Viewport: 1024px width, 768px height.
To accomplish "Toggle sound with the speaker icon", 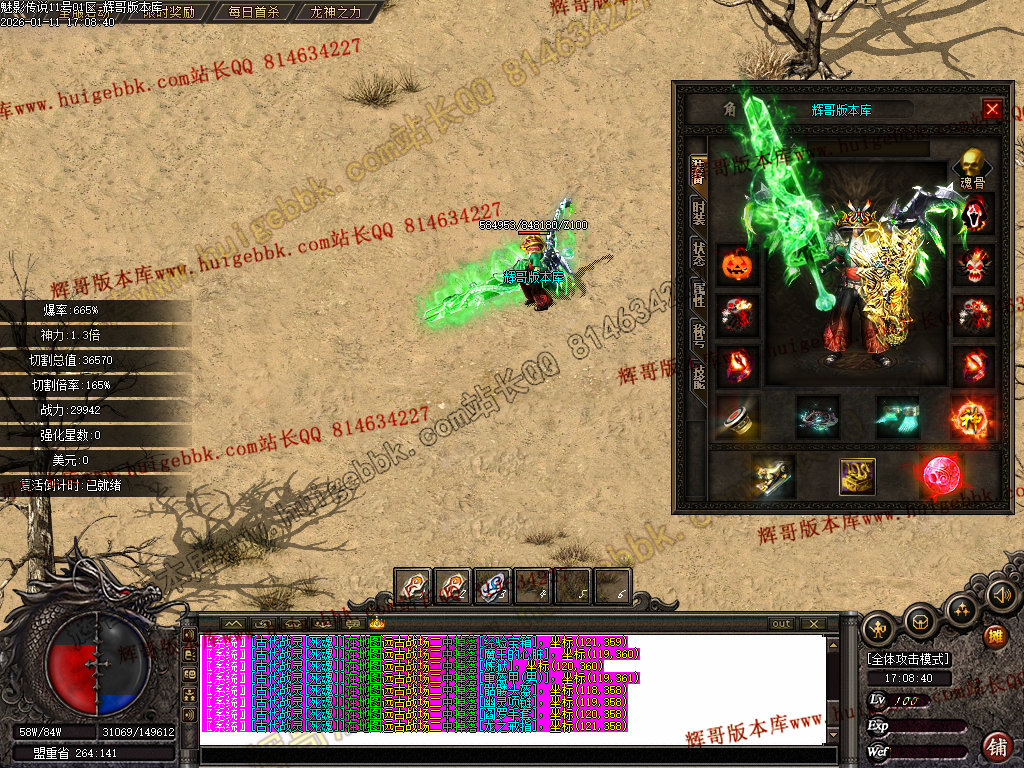I will (1001, 597).
